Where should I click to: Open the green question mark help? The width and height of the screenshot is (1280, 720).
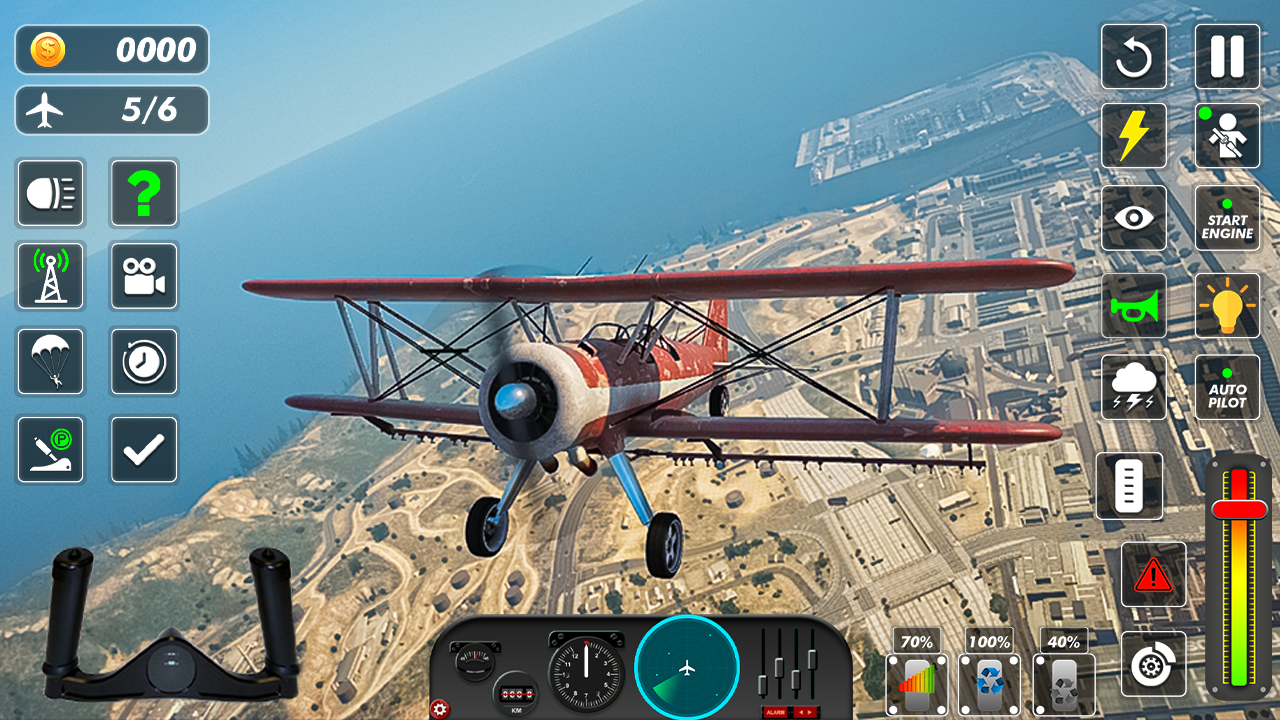pos(144,193)
